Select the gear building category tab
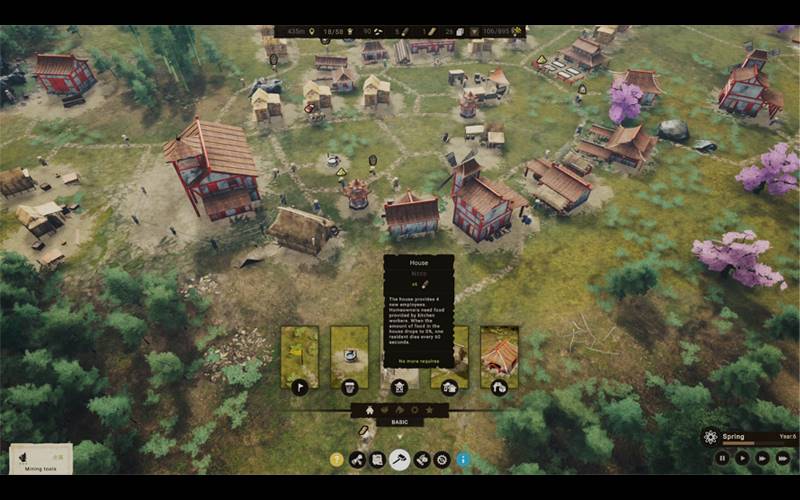This screenshot has width=800, height=500. (414, 410)
